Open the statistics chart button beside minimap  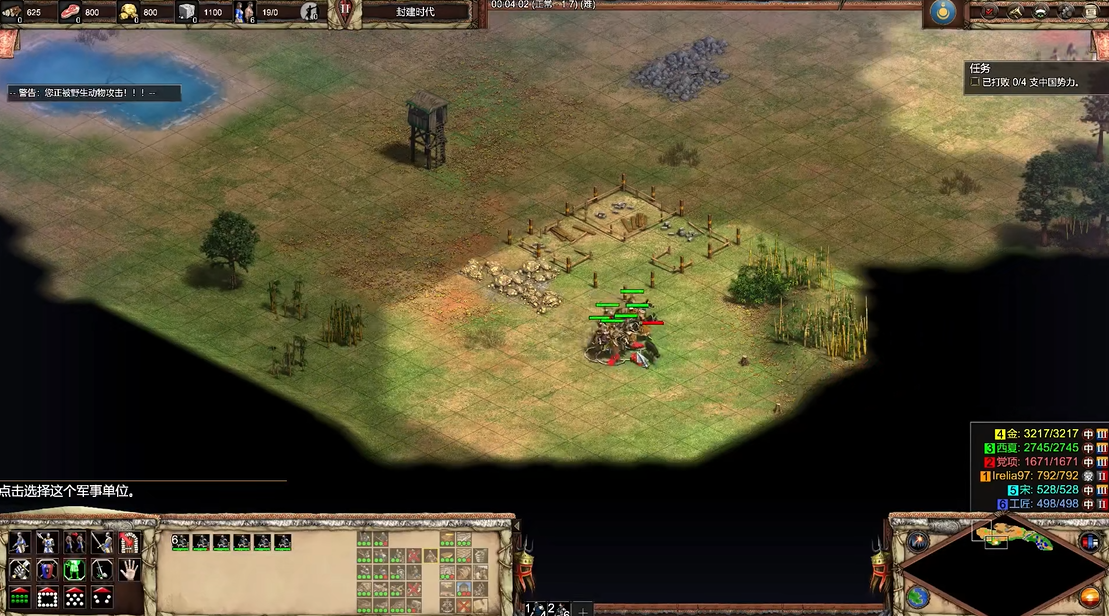1089,541
